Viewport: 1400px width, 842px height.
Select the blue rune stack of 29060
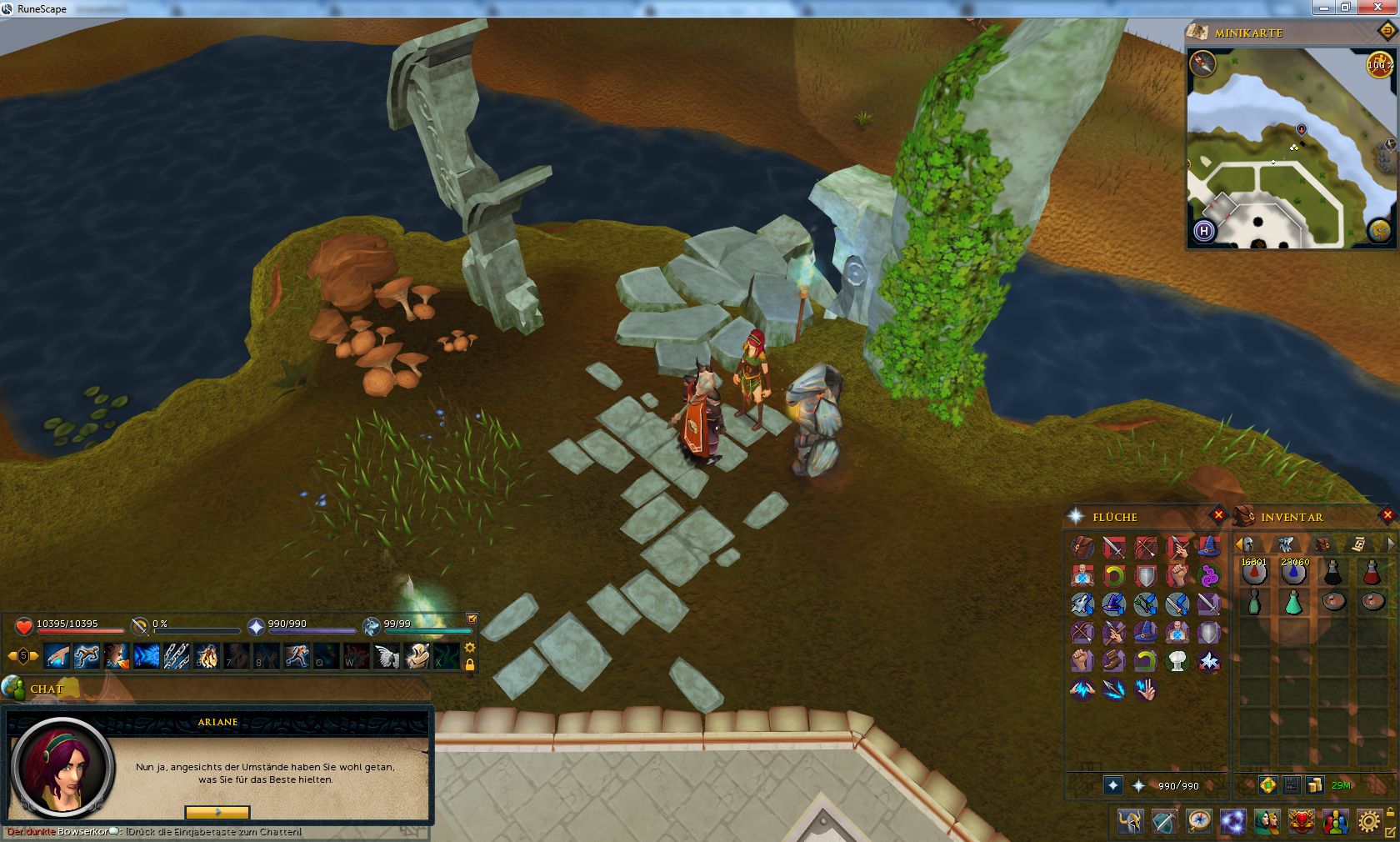coord(1293,573)
